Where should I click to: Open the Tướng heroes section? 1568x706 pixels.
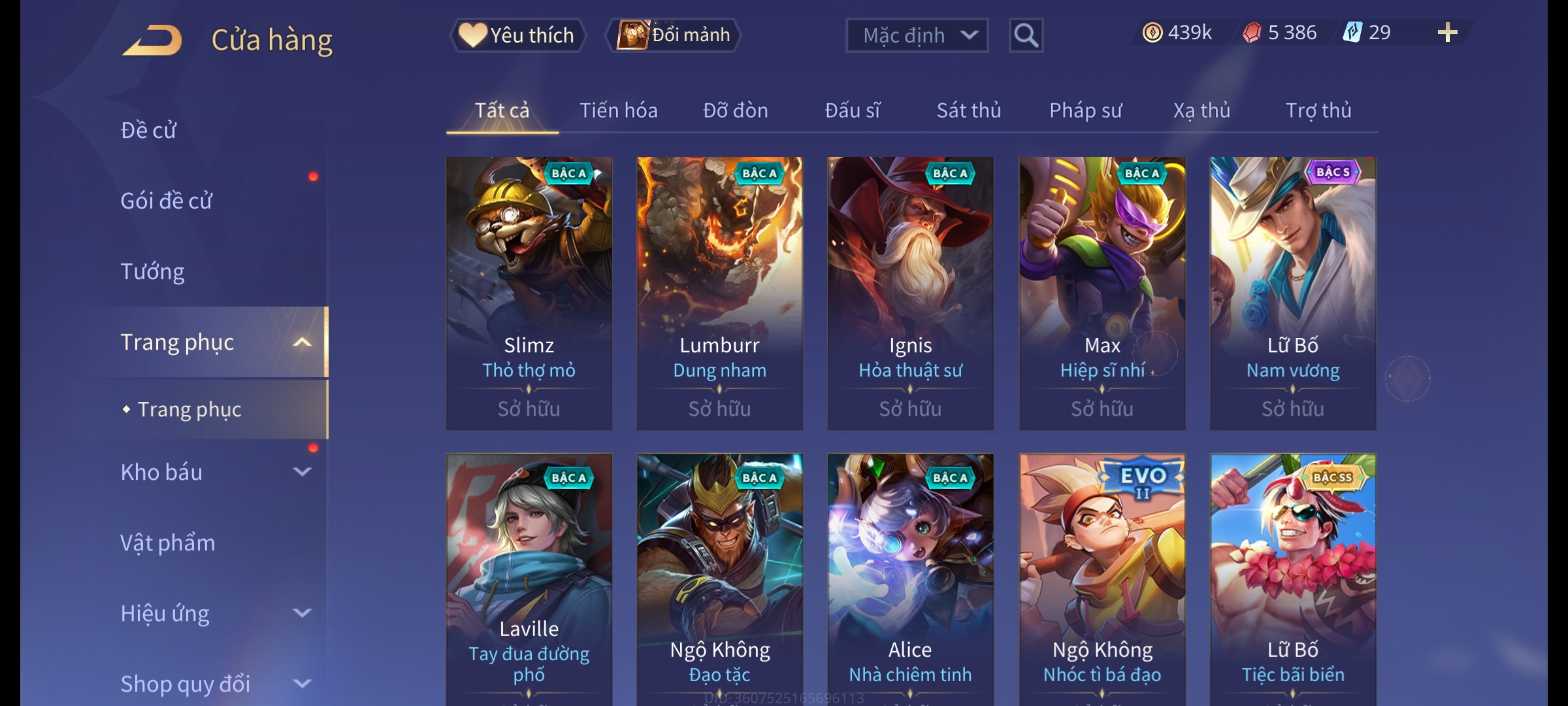pyautogui.click(x=153, y=271)
